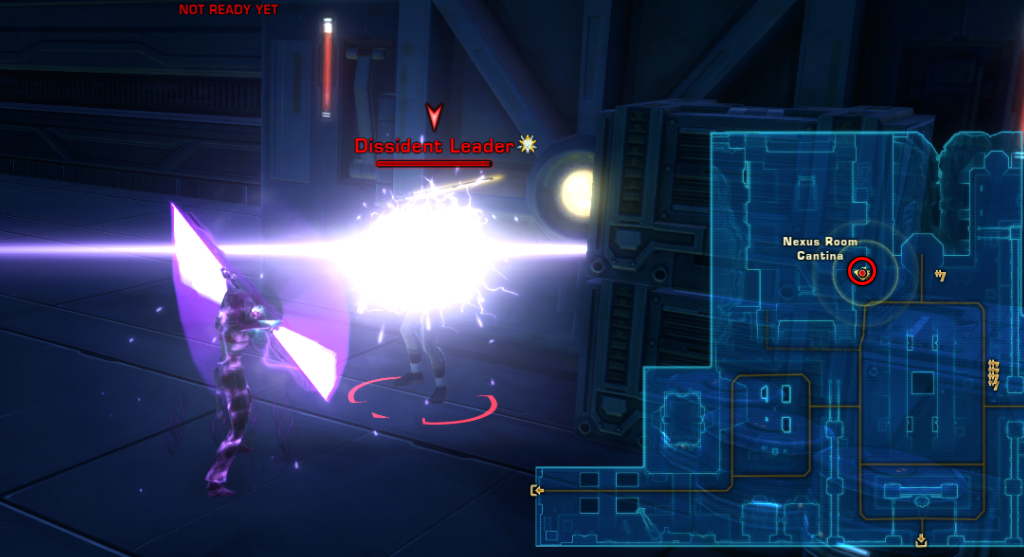Click the stacked vendor marker on the map's right edge
This screenshot has height=557, width=1024.
(994, 372)
